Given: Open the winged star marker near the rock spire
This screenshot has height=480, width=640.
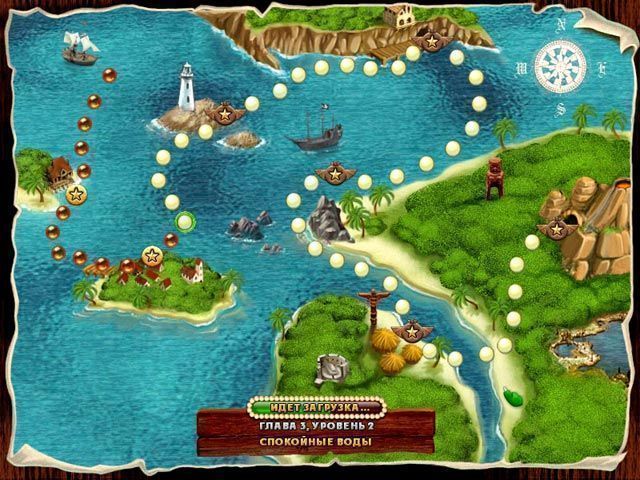Looking at the screenshot, I should pos(332,176).
